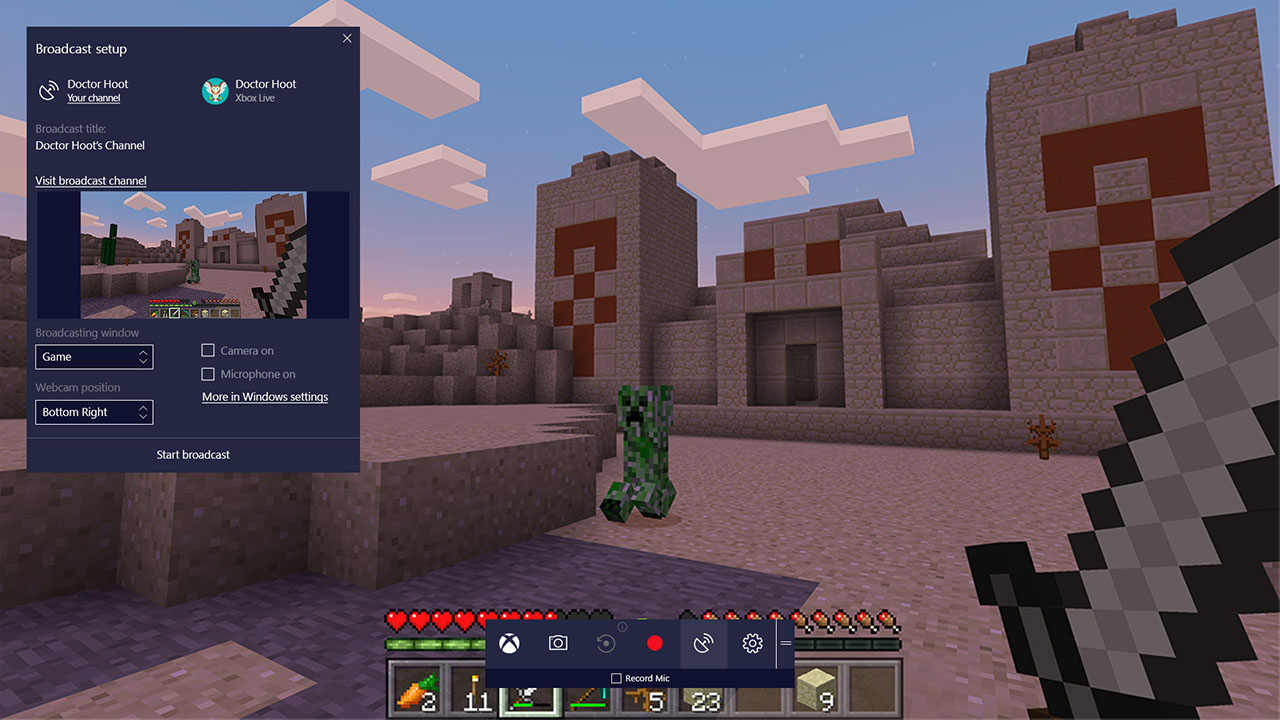
Task: Enable the Microphone on checkbox
Action: point(207,374)
